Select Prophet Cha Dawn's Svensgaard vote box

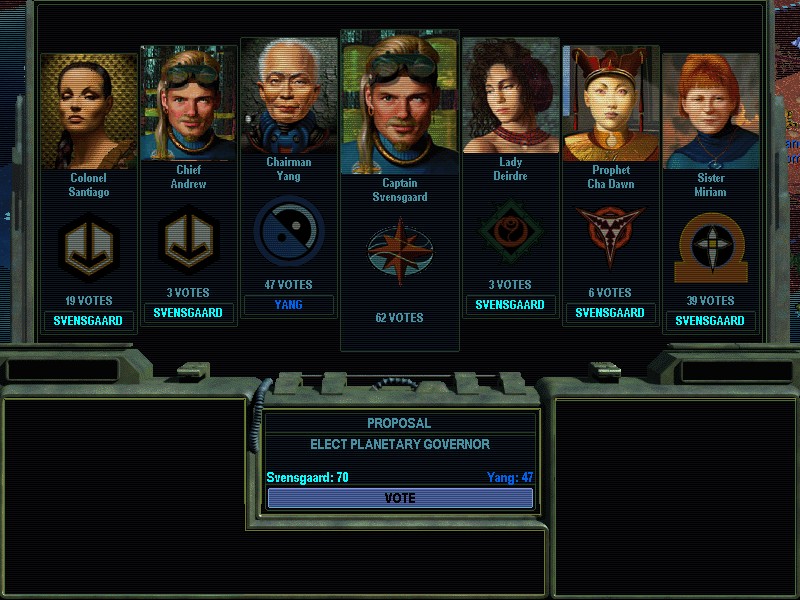[x=610, y=313]
